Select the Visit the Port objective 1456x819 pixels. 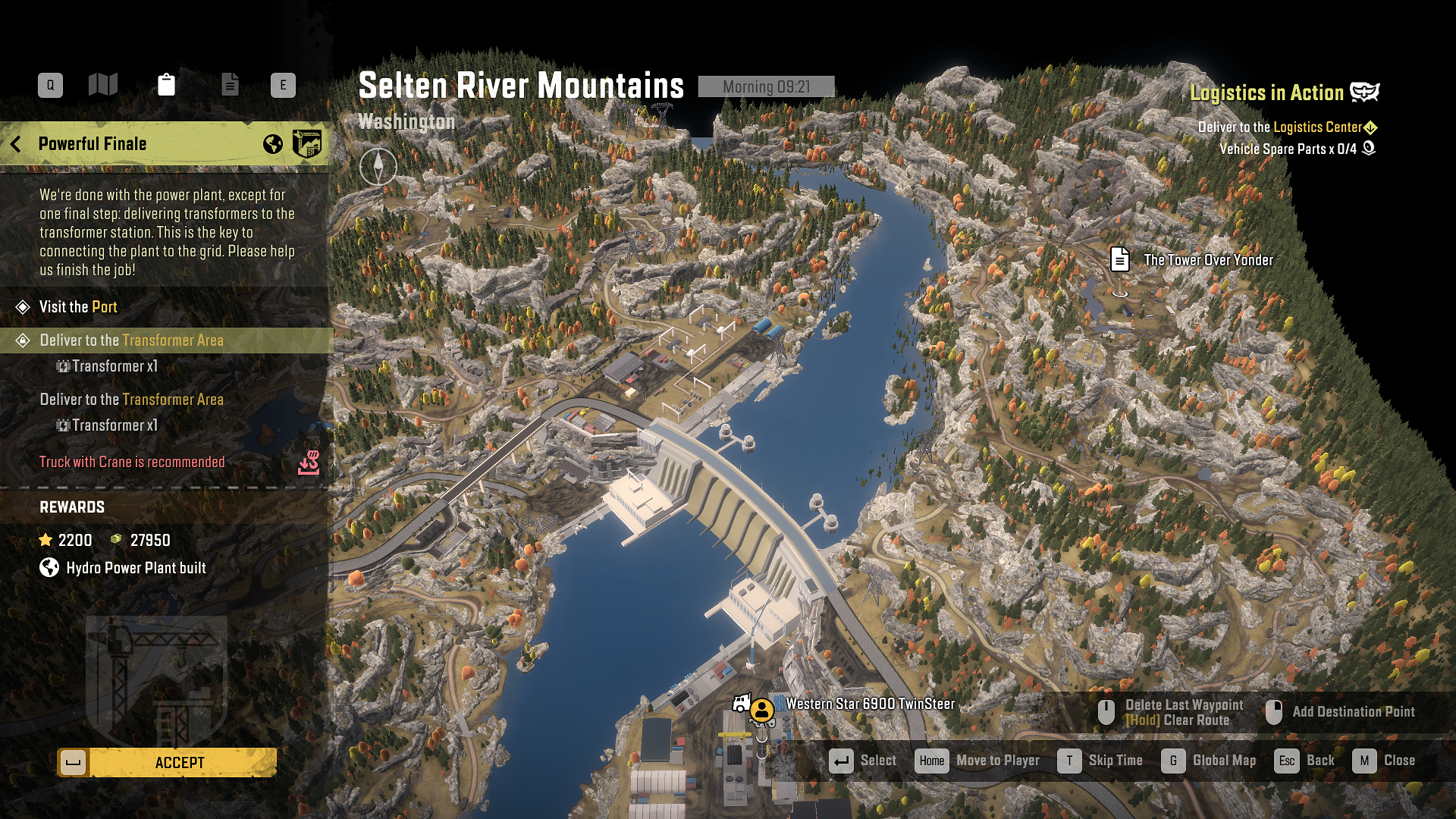(78, 307)
